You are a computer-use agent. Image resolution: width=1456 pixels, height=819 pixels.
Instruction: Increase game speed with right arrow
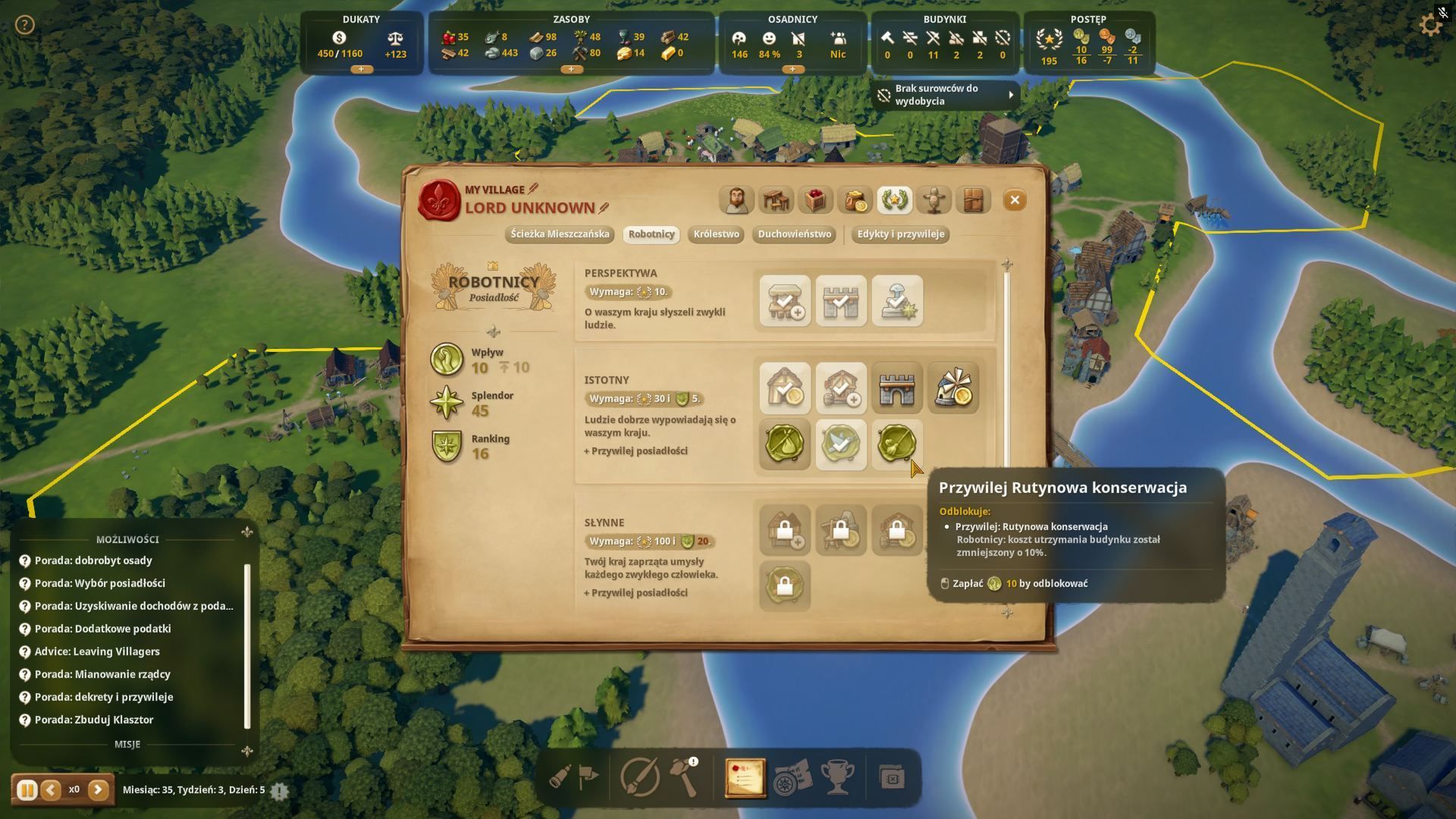coord(98,790)
